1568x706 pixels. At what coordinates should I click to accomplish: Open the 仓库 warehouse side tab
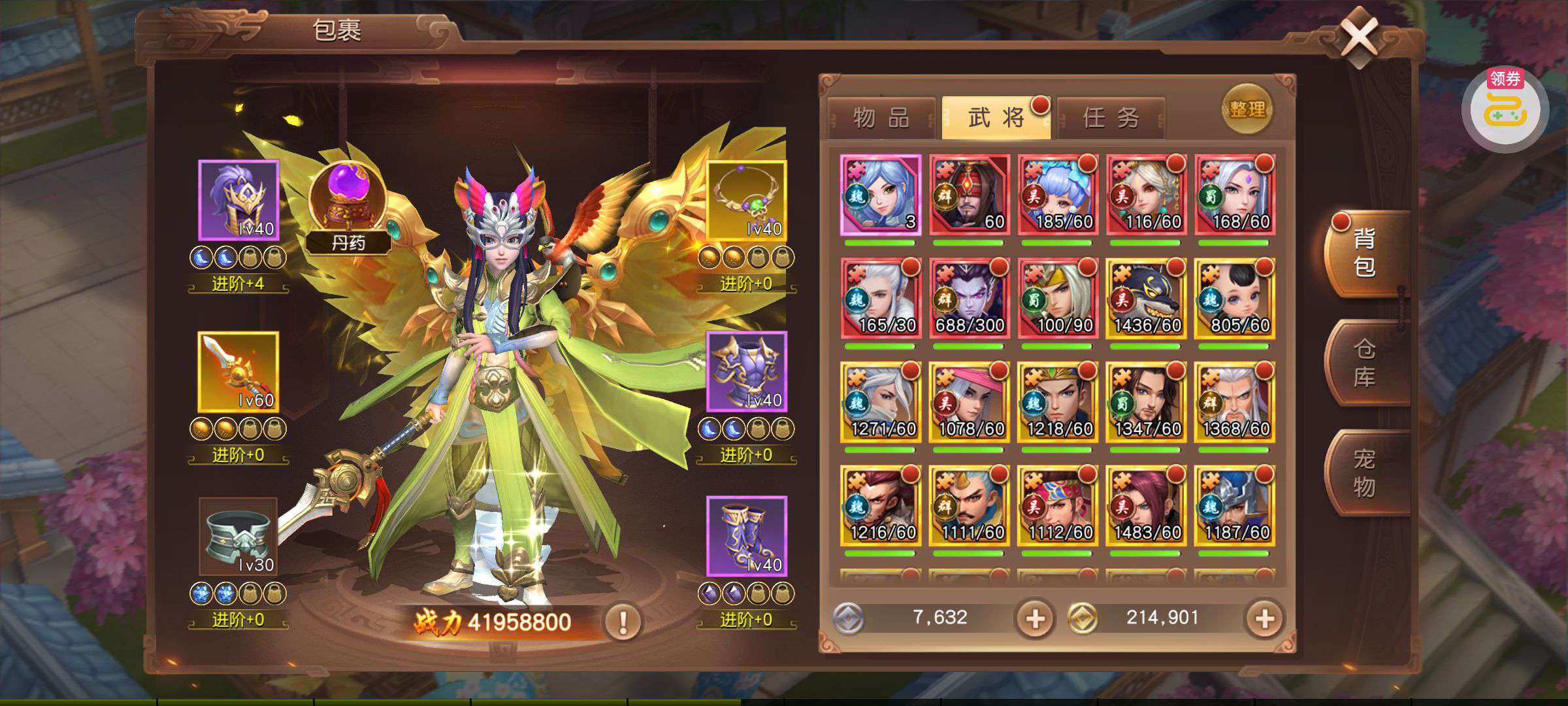pyautogui.click(x=1364, y=363)
